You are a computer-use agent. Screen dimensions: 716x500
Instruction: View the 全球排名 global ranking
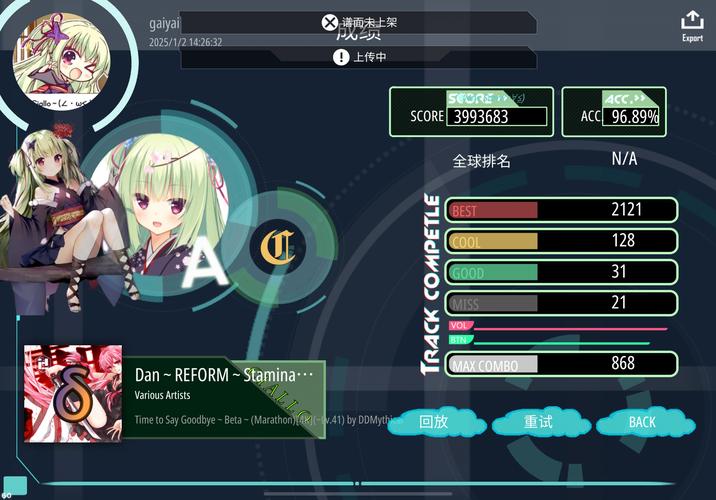[x=482, y=160]
